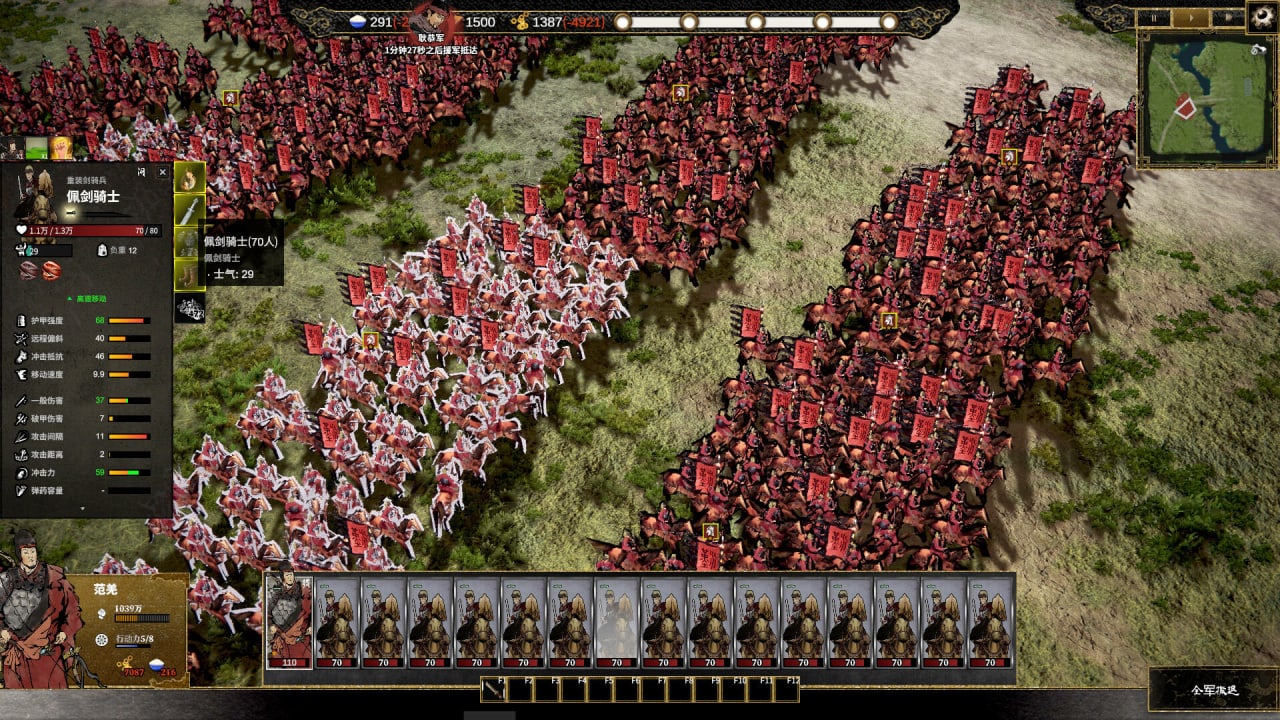Click general 范羌's large portrait
Image resolution: width=1280 pixels, height=720 pixels.
coord(40,610)
